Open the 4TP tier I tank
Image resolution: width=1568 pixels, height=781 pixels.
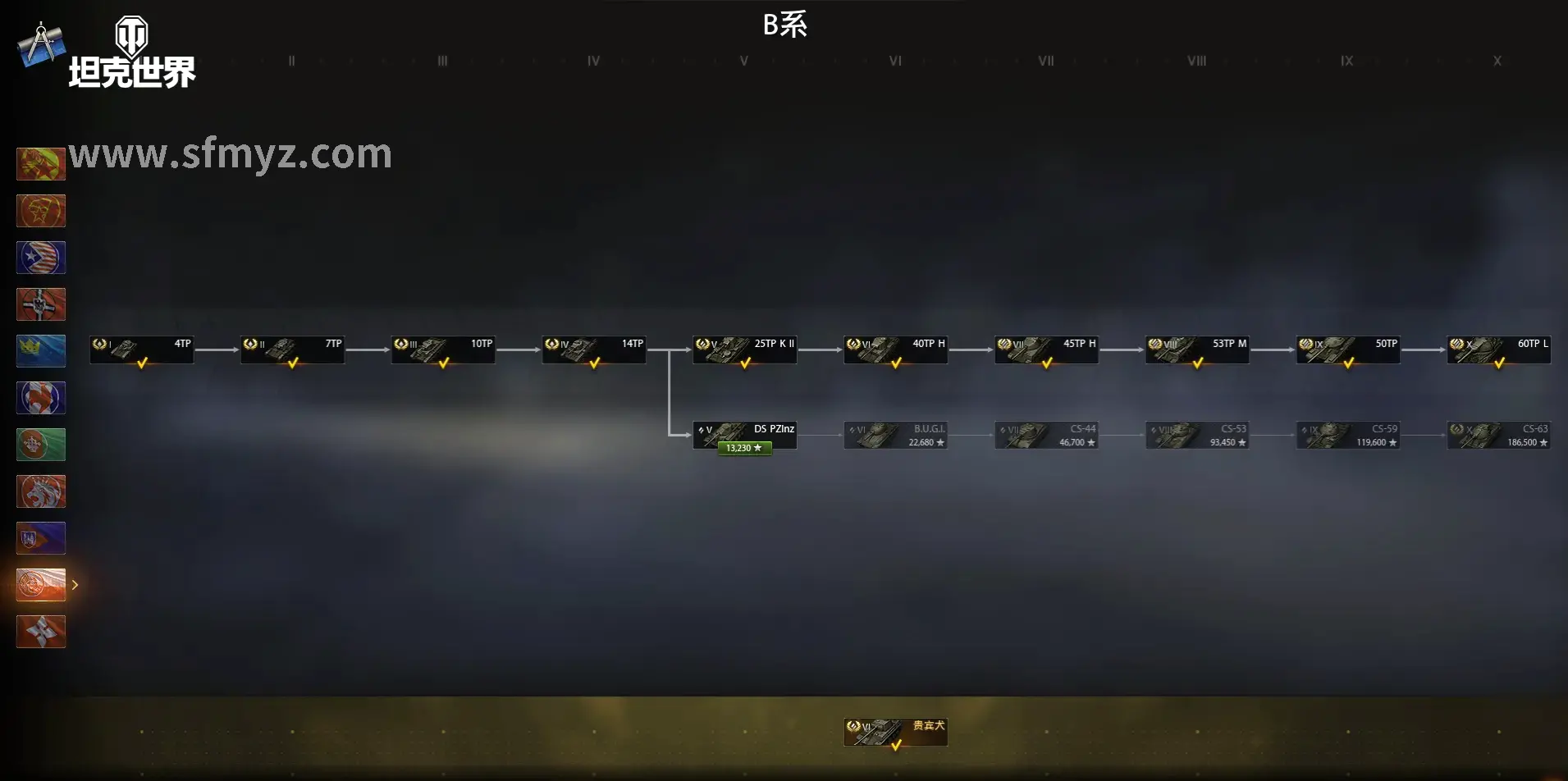point(141,350)
